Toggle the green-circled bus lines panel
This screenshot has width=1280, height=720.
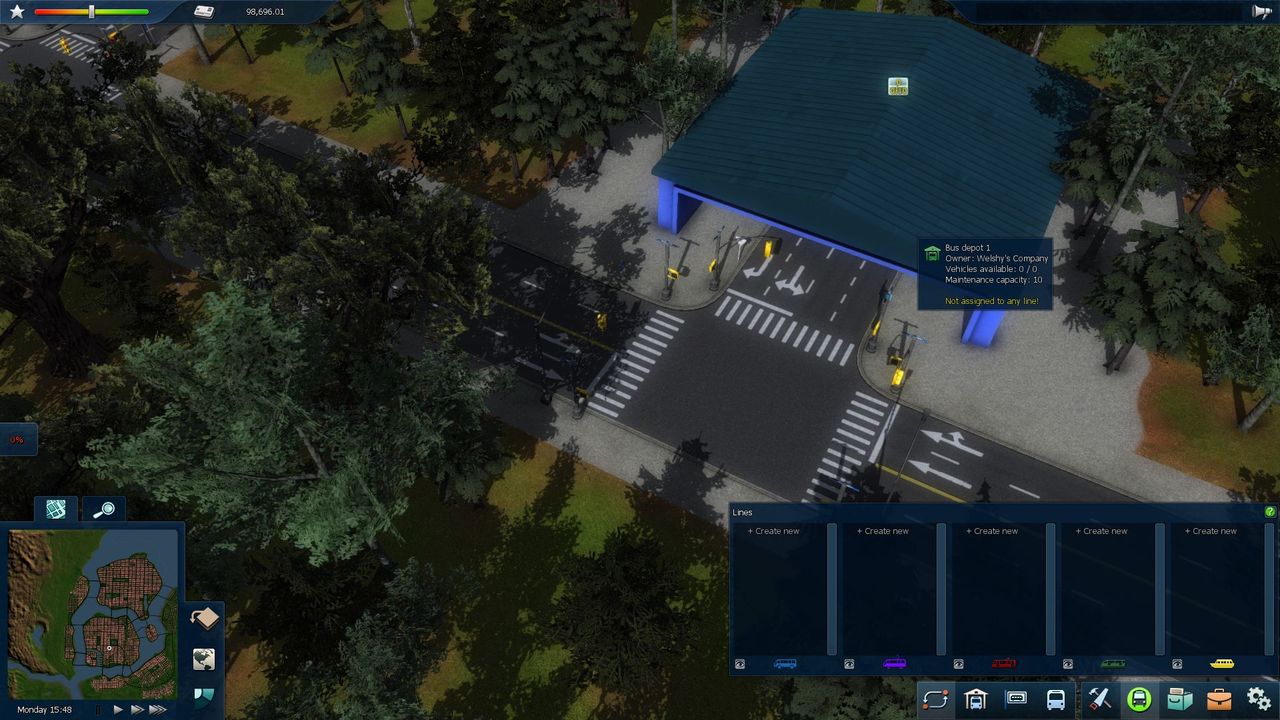pyautogui.click(x=1139, y=699)
